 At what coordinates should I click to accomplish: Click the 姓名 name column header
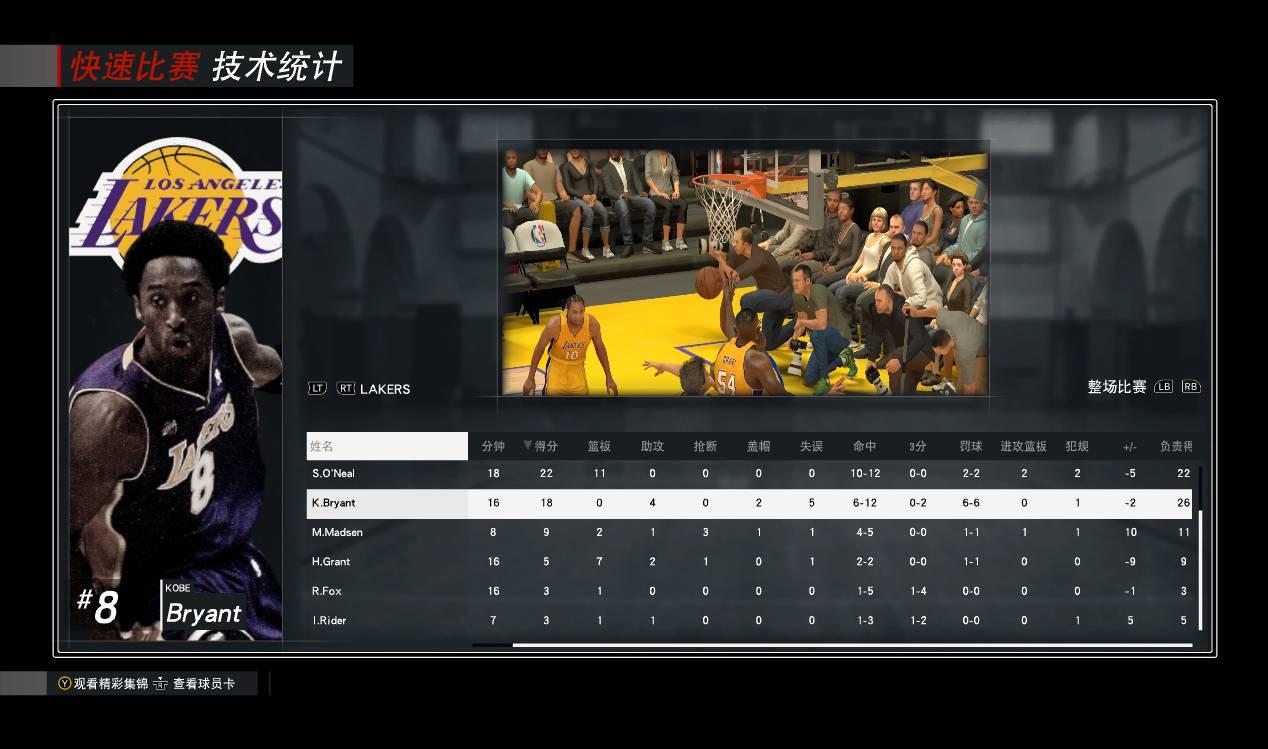[387, 446]
